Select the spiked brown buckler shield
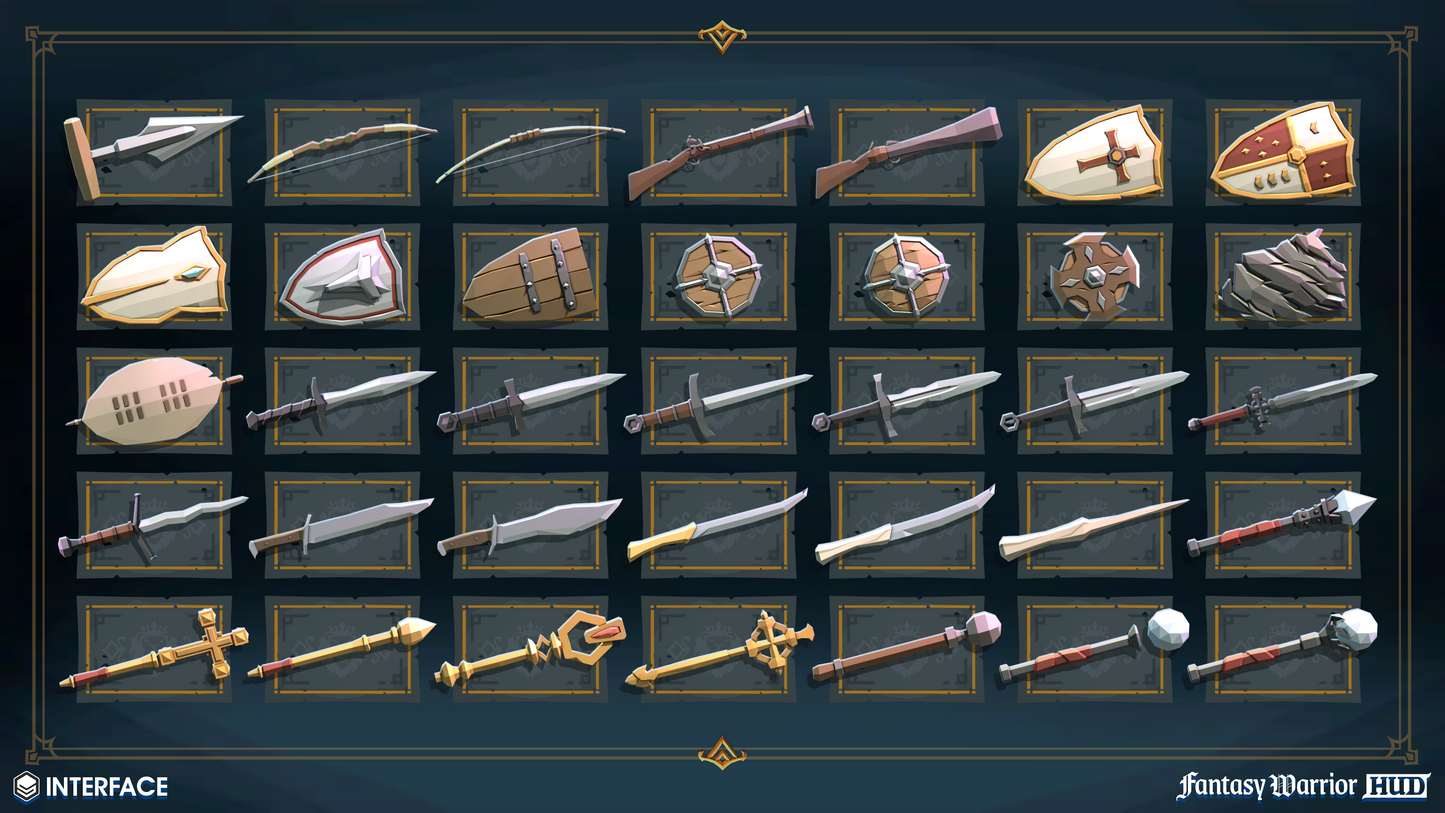Screen dimensions: 1445x813 [x=1095, y=276]
